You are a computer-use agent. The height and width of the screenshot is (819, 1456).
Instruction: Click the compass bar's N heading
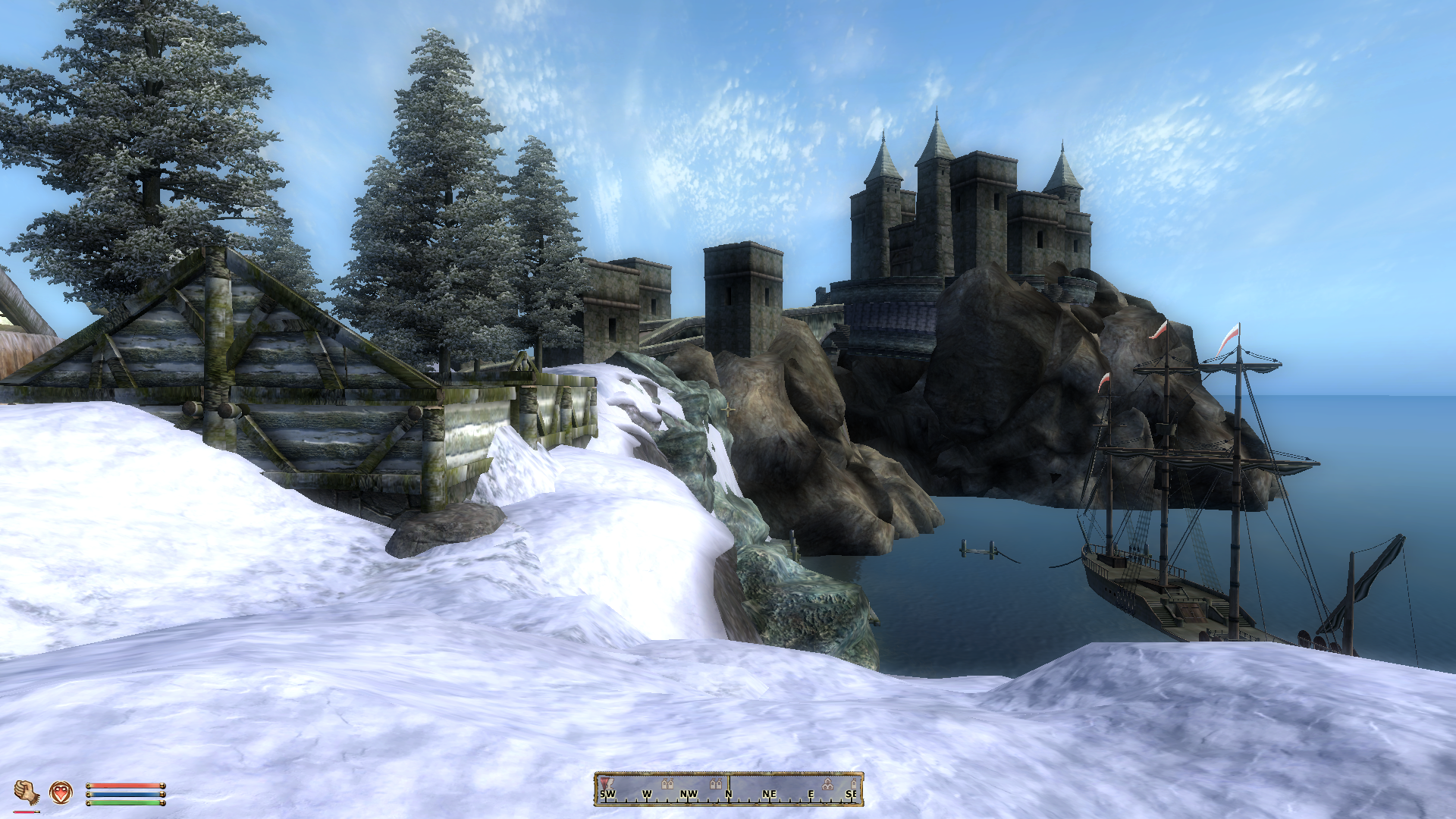(x=729, y=794)
